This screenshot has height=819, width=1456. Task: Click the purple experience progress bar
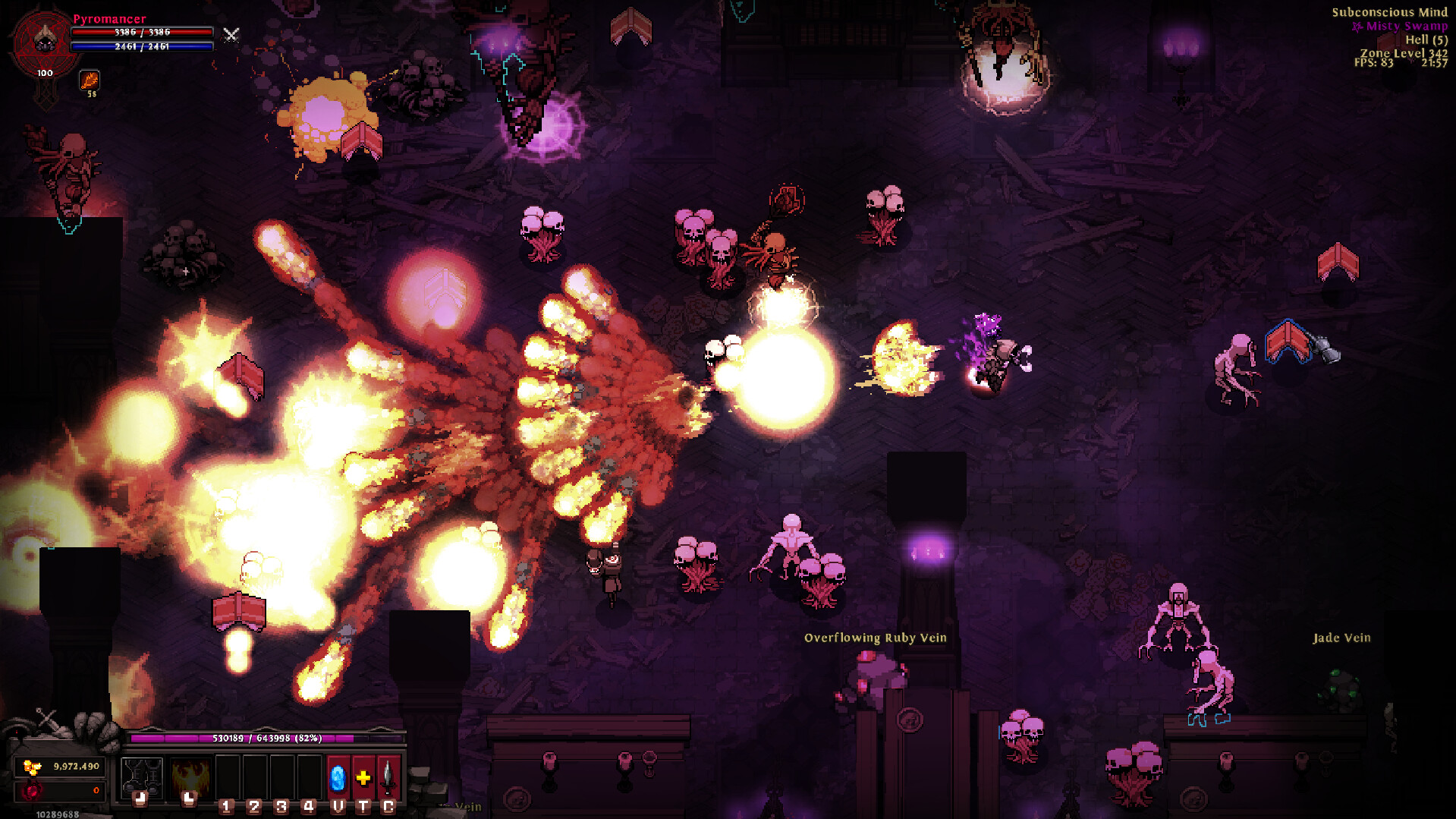(x=266, y=738)
